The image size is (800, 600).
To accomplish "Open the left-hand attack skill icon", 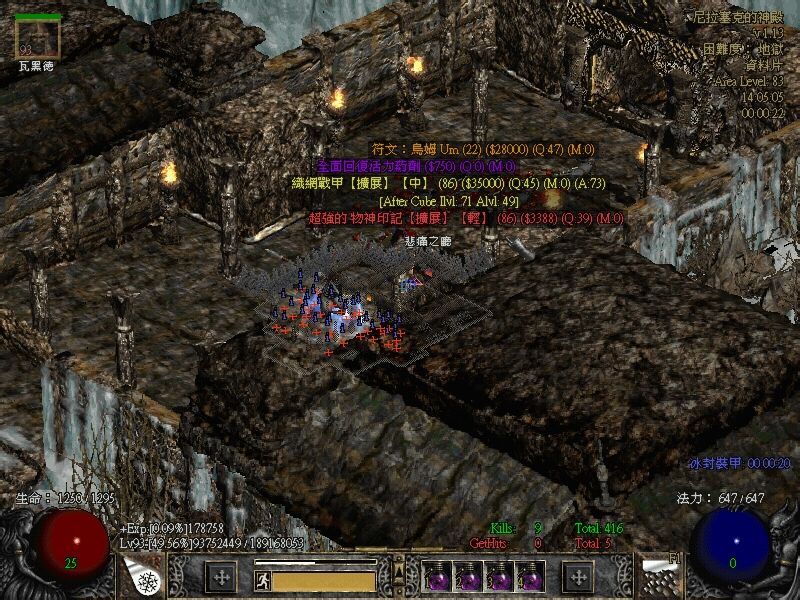I will tap(143, 576).
